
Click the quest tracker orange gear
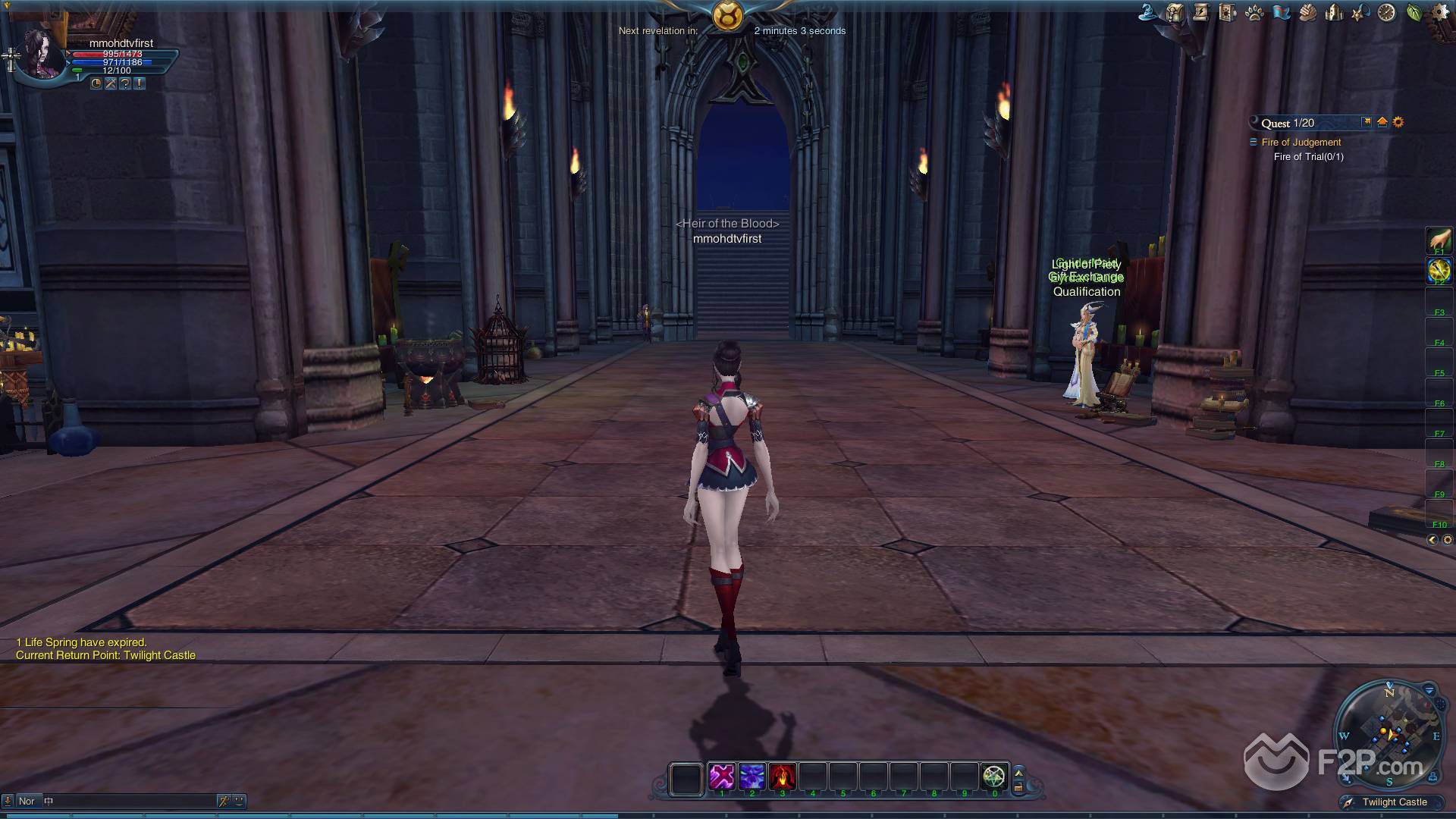[x=1398, y=122]
